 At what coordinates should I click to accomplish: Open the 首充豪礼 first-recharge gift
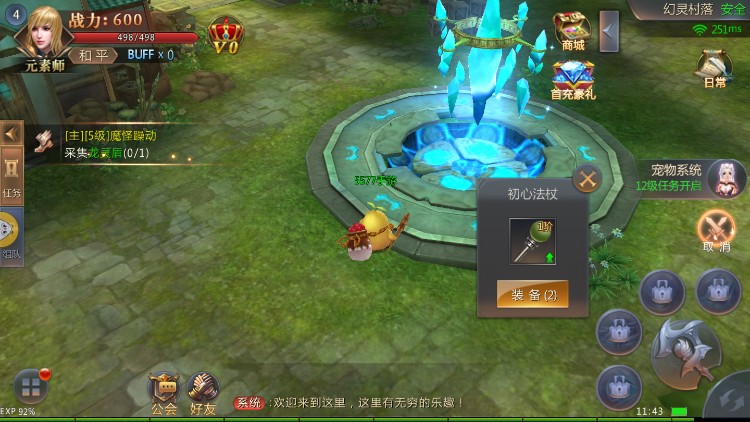[x=572, y=80]
